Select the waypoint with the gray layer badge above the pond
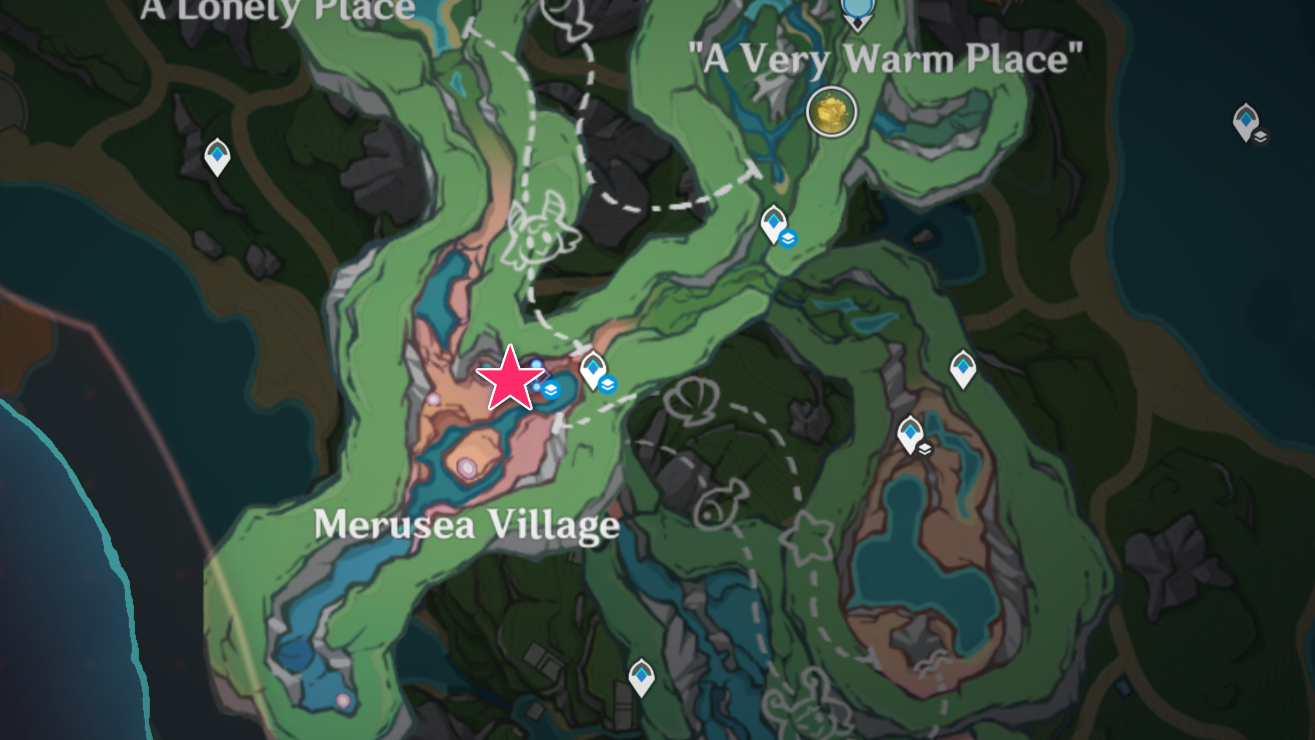The height and width of the screenshot is (740, 1315). point(911,434)
